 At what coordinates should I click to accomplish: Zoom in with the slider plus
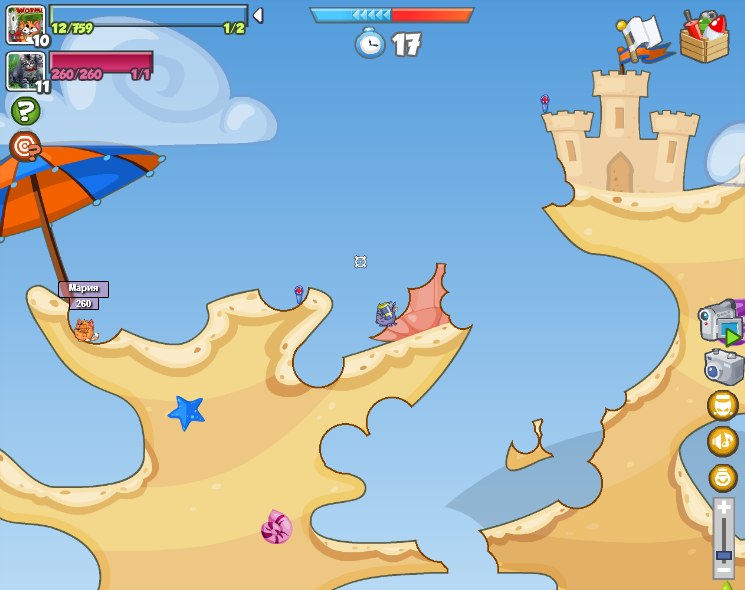pyautogui.click(x=723, y=508)
